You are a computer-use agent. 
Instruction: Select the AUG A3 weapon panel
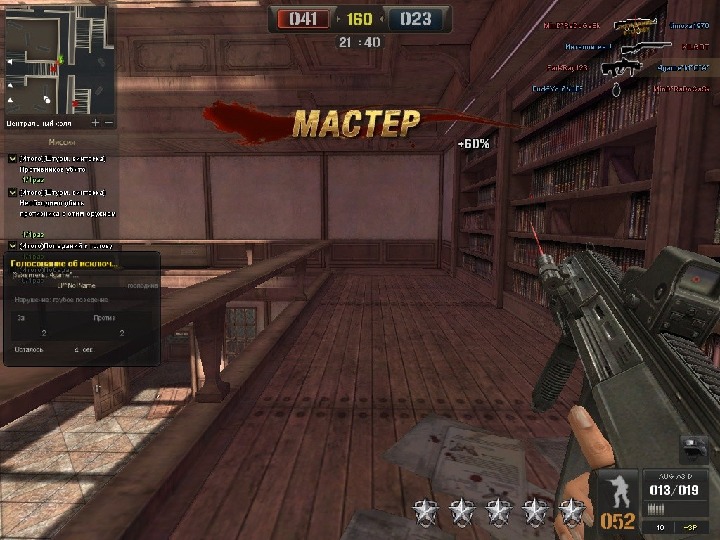675,490
